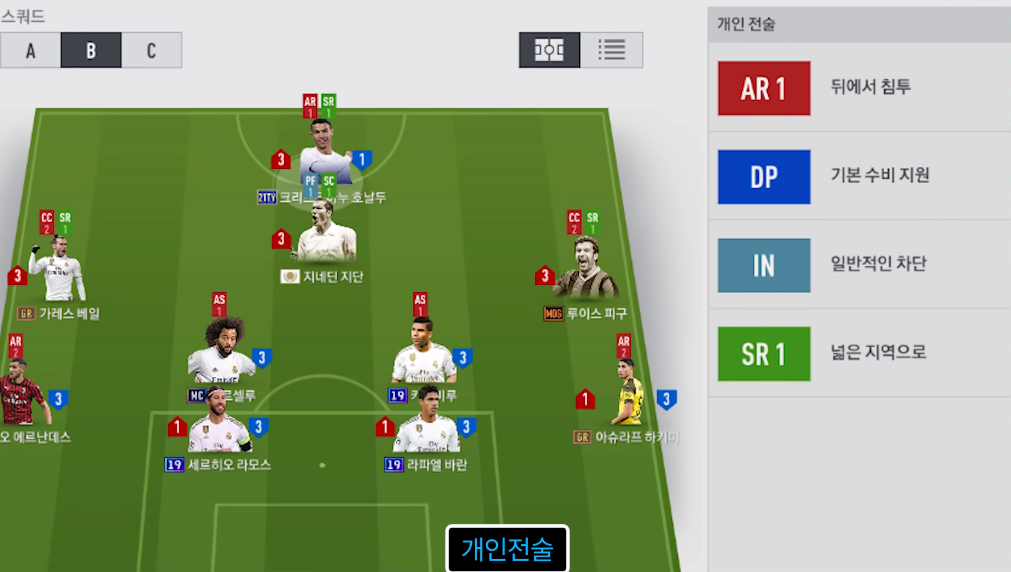The width and height of the screenshot is (1011, 572).
Task: Select the DP defensive support tactic
Action: tap(764, 177)
